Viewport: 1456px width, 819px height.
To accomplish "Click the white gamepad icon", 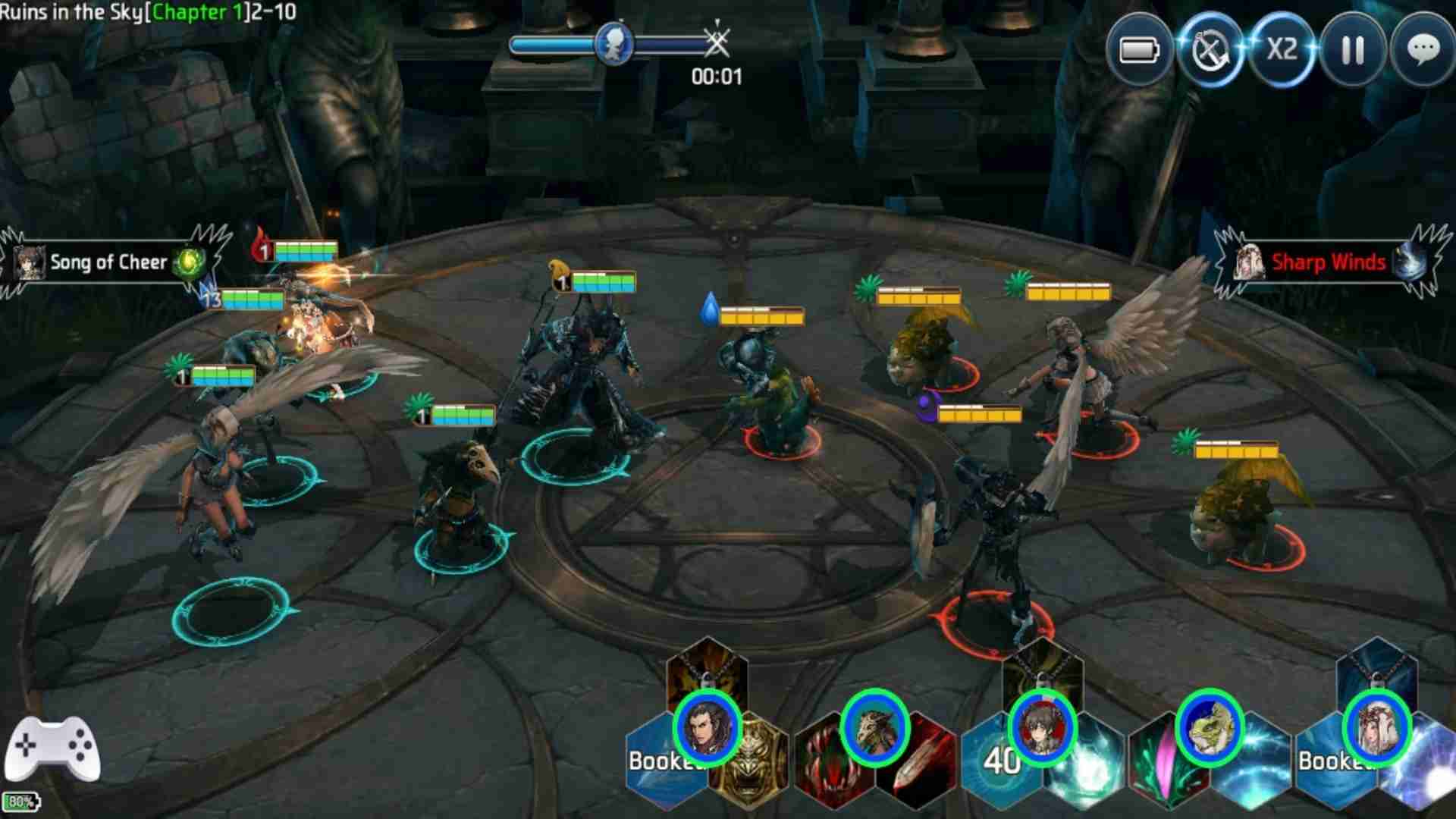I will click(x=52, y=748).
